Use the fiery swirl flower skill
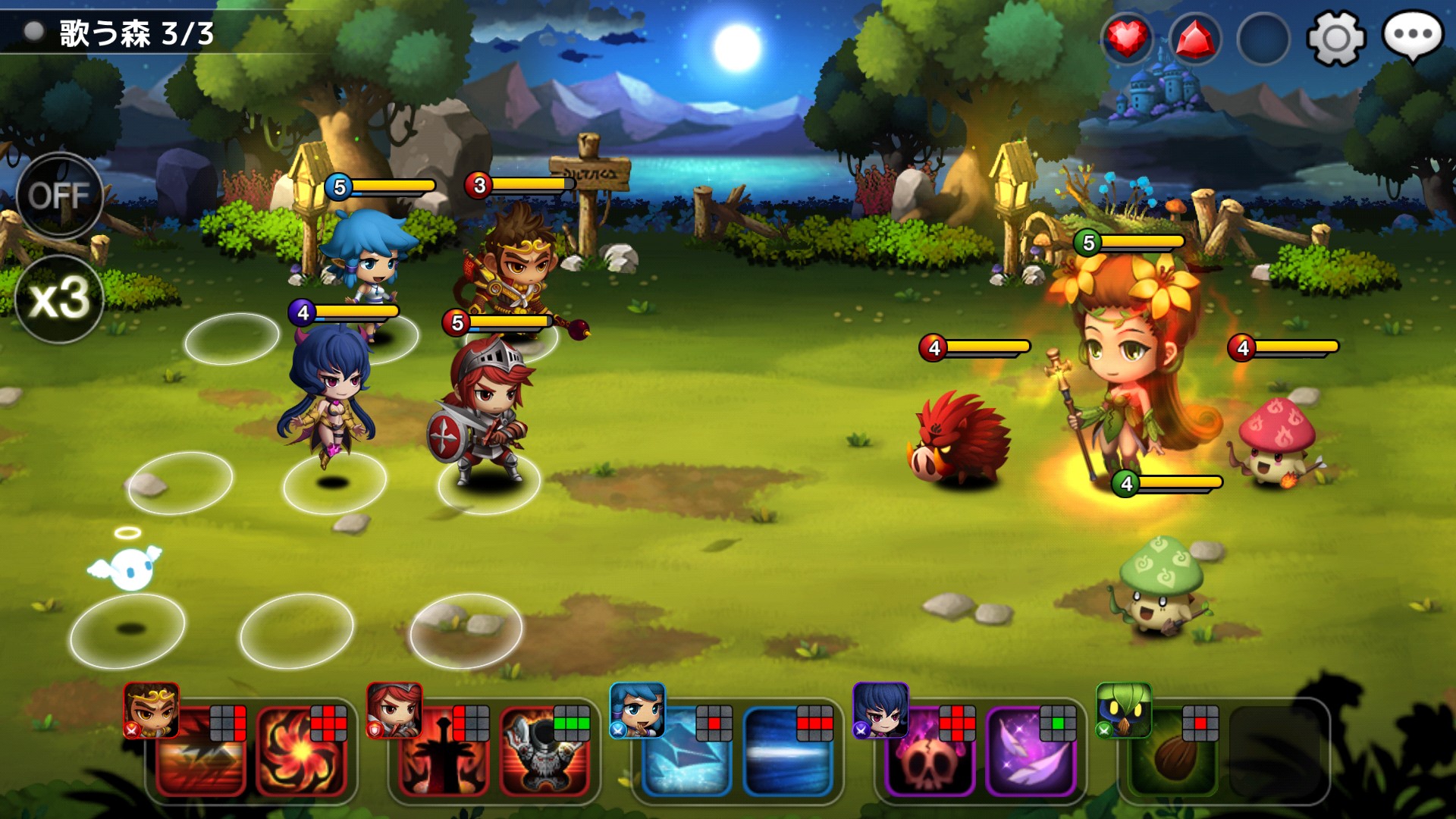 click(x=301, y=752)
